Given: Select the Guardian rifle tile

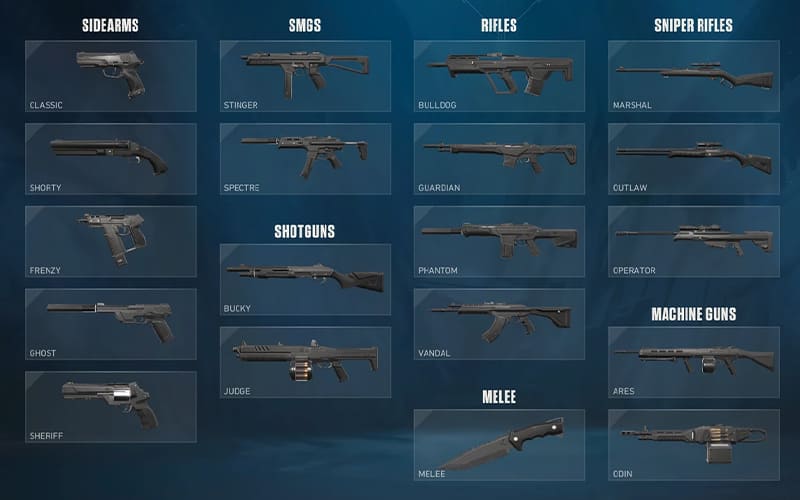Looking at the screenshot, I should click(499, 159).
